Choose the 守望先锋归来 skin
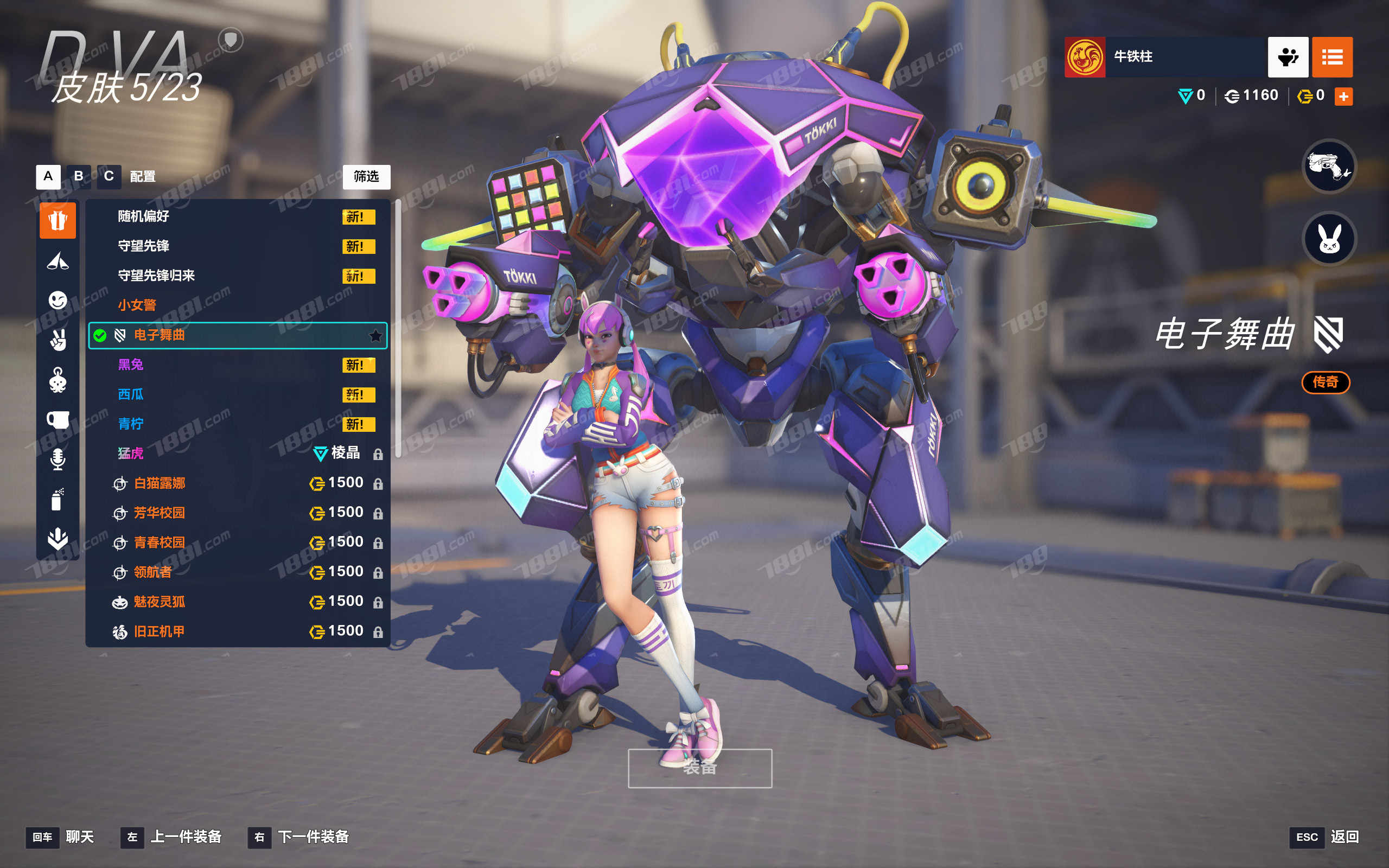 [x=156, y=276]
